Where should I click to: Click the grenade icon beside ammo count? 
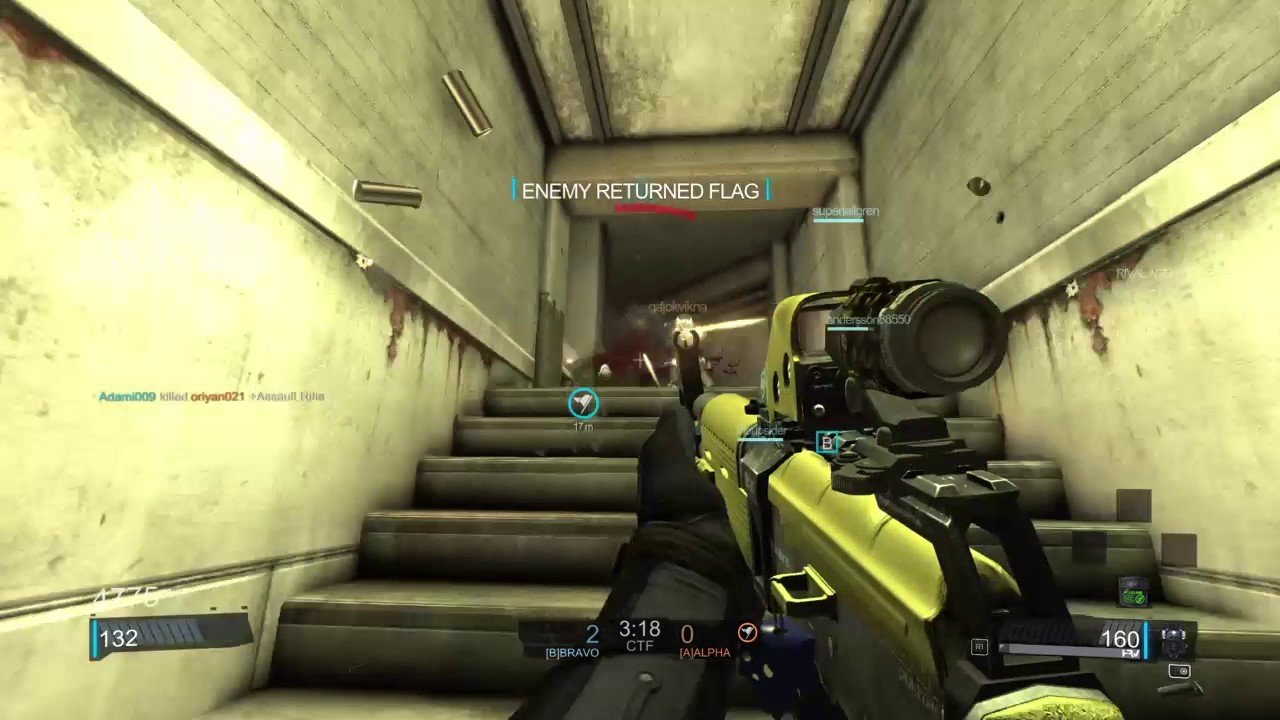point(1173,638)
